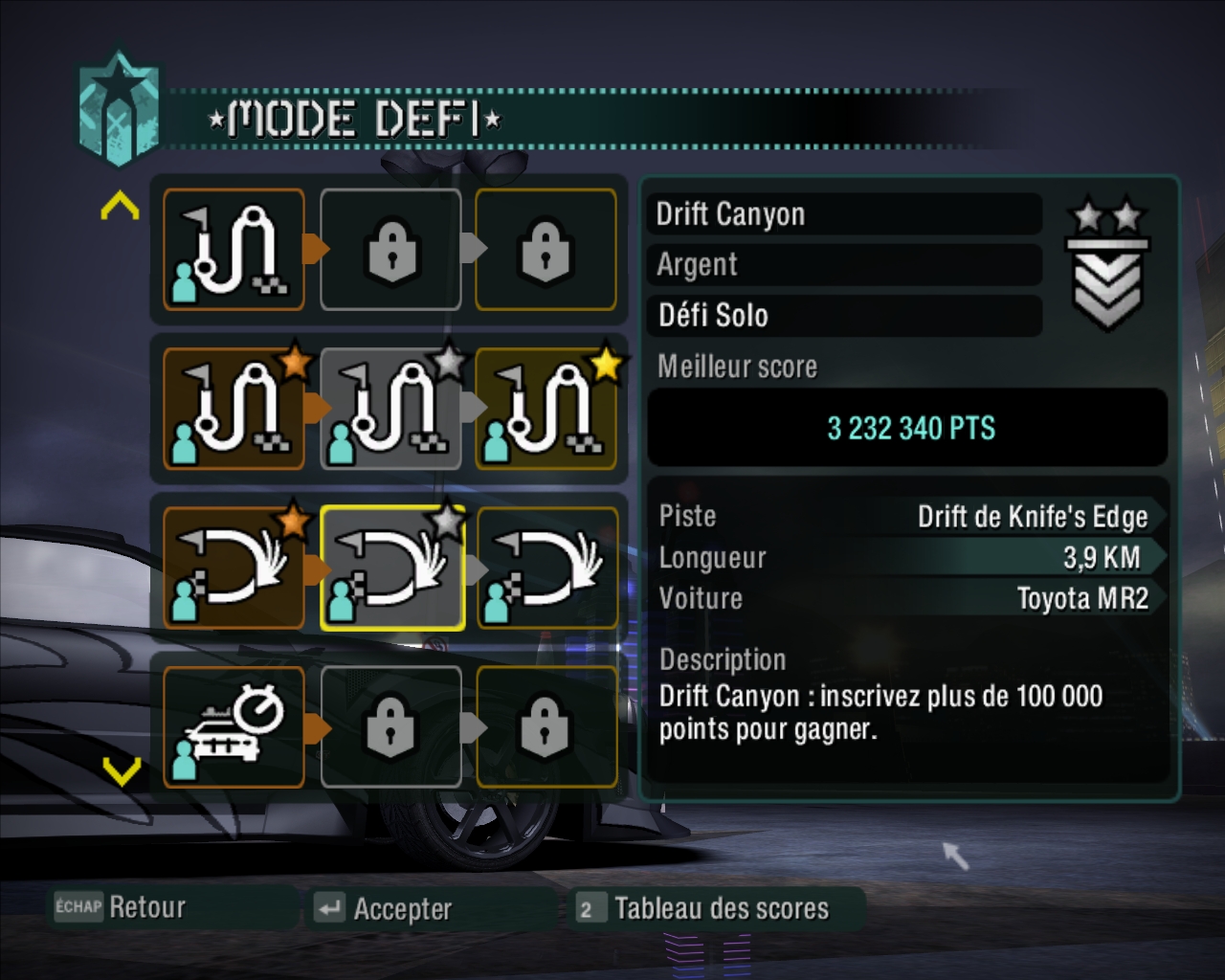Open the bronze police pursuit timer challenge
Screen dimensions: 1225x980
(x=234, y=727)
